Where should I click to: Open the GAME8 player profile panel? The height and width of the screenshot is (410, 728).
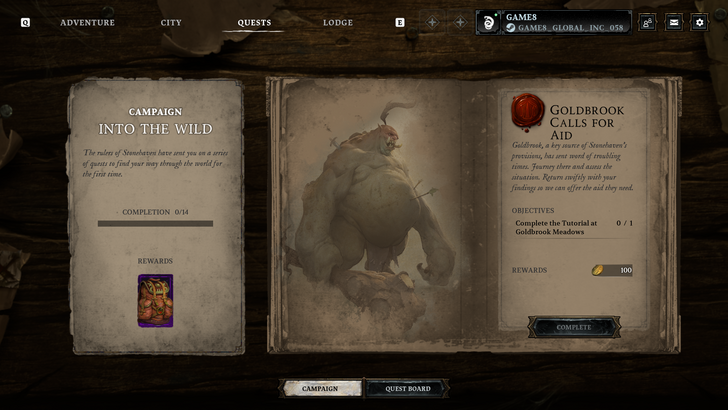(x=553, y=22)
